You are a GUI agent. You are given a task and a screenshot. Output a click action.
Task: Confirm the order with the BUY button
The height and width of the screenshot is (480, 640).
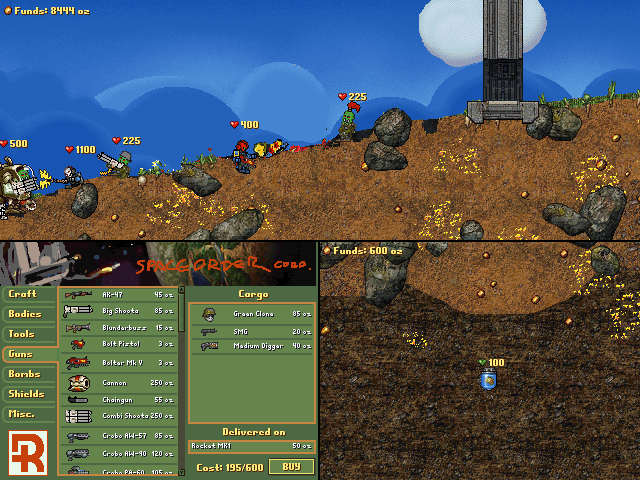(x=291, y=466)
